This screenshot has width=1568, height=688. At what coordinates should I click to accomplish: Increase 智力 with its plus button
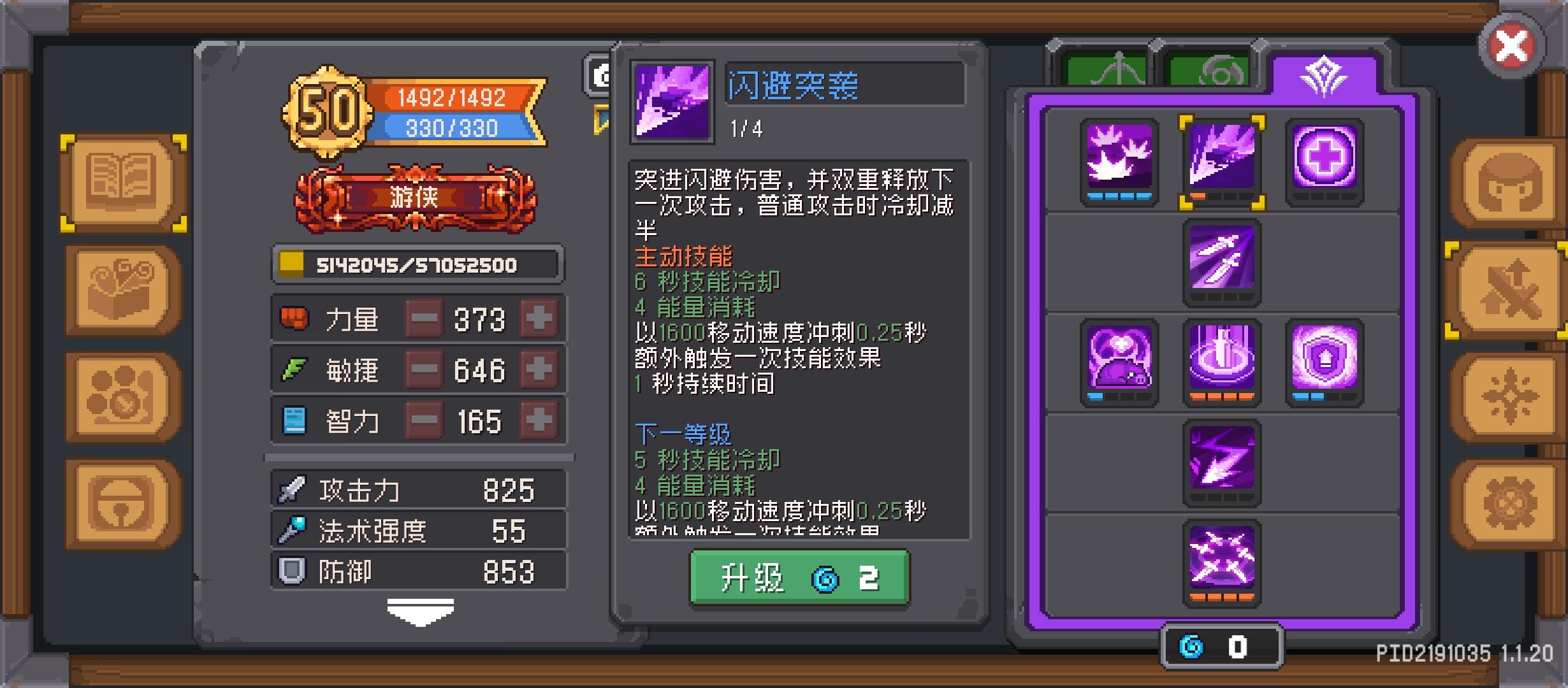pyautogui.click(x=537, y=420)
